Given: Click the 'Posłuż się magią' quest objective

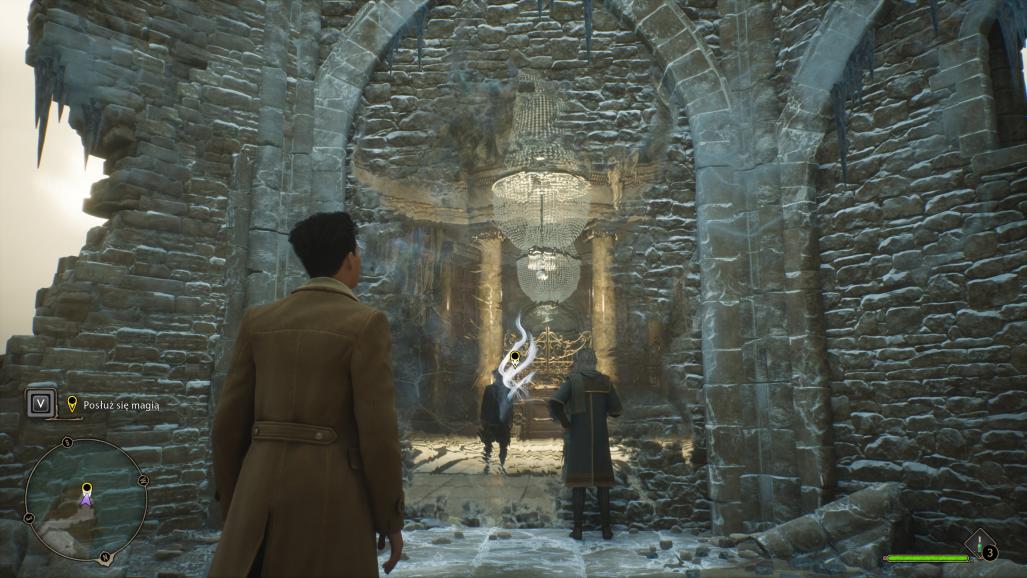Looking at the screenshot, I should [120, 404].
